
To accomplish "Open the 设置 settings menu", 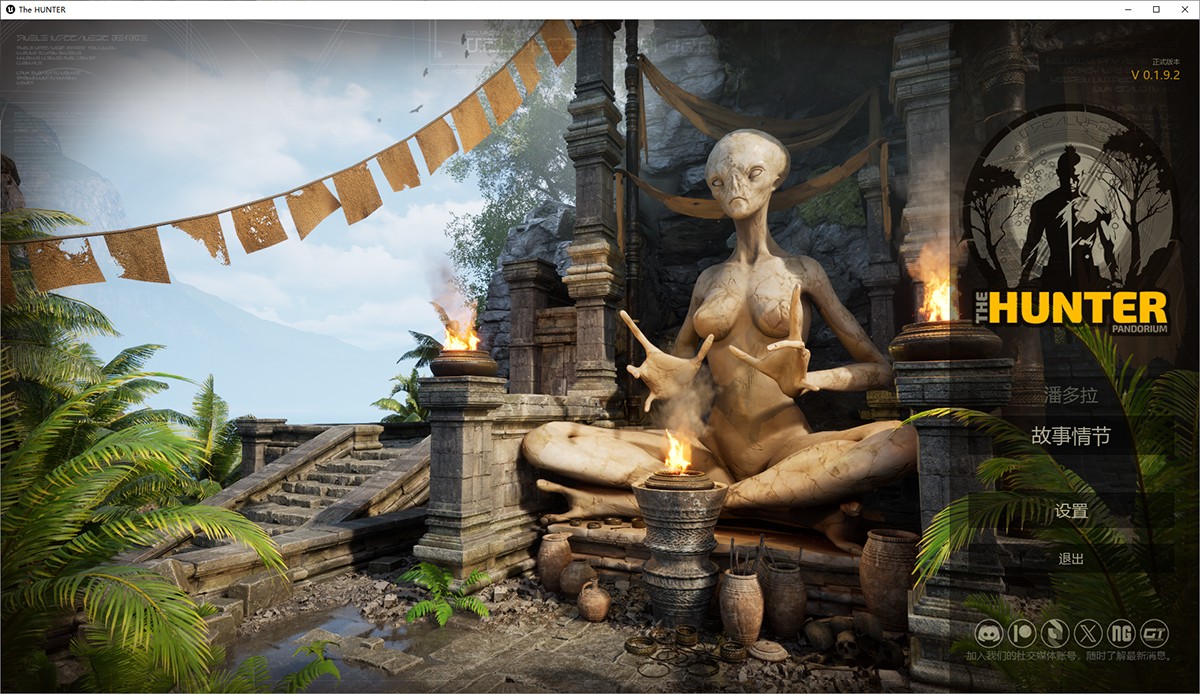I will (x=1070, y=511).
